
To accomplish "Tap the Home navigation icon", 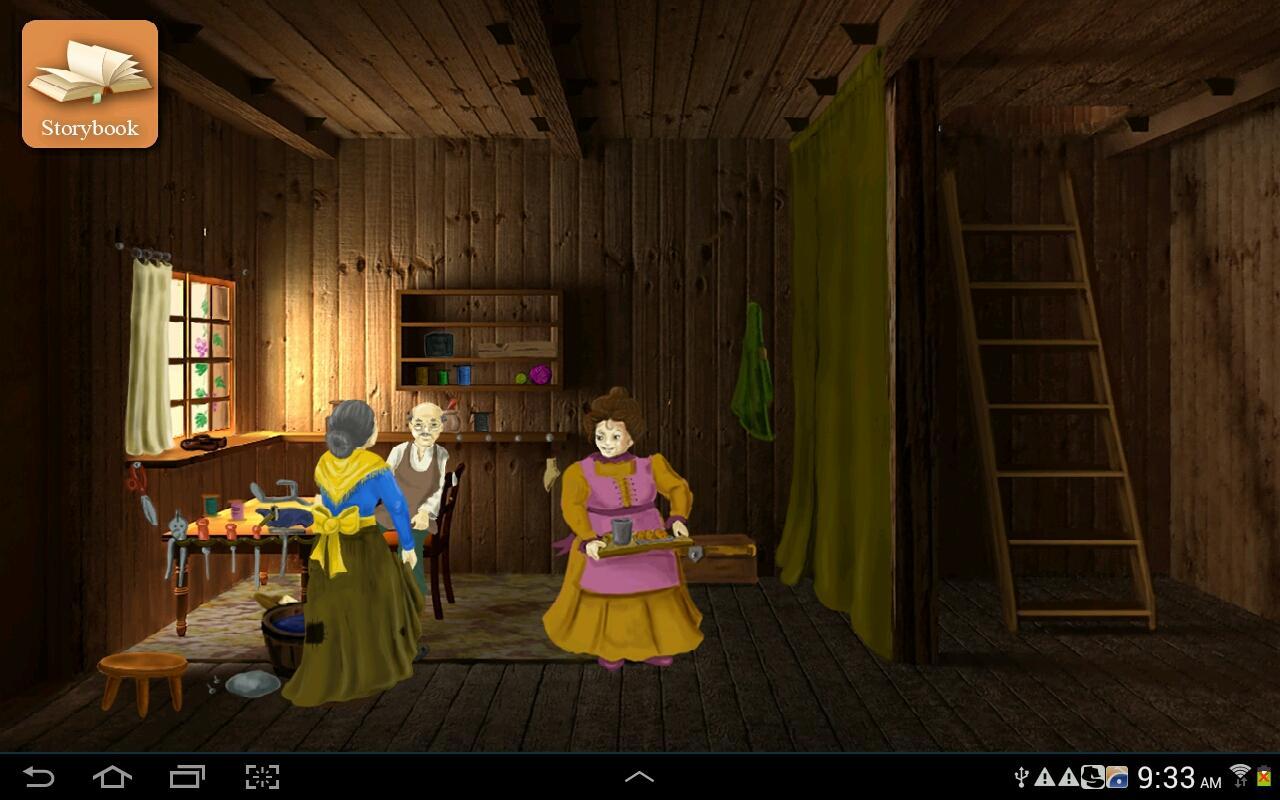I will 113,776.
